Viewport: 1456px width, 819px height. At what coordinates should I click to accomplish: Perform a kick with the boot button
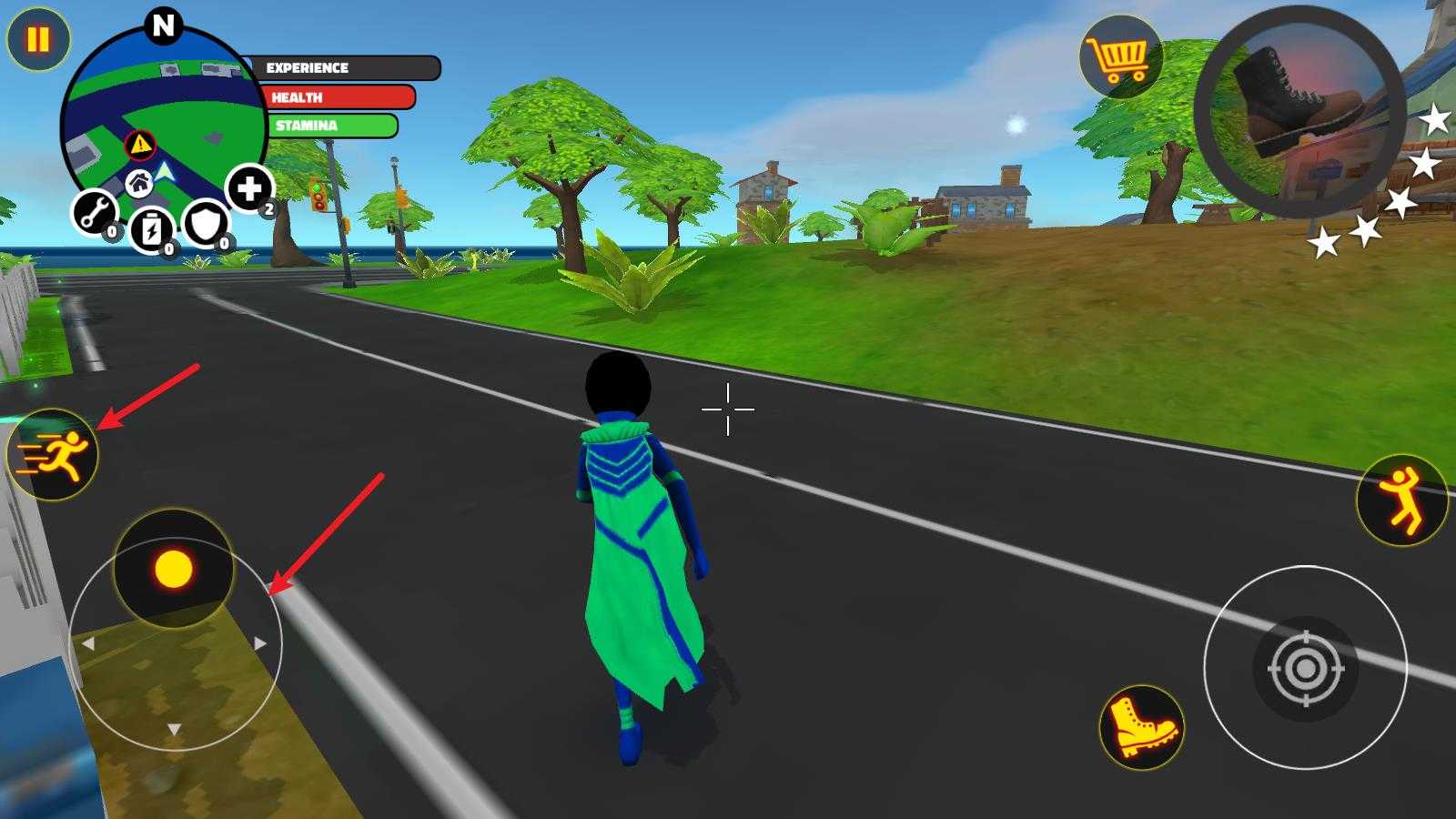click(1142, 726)
